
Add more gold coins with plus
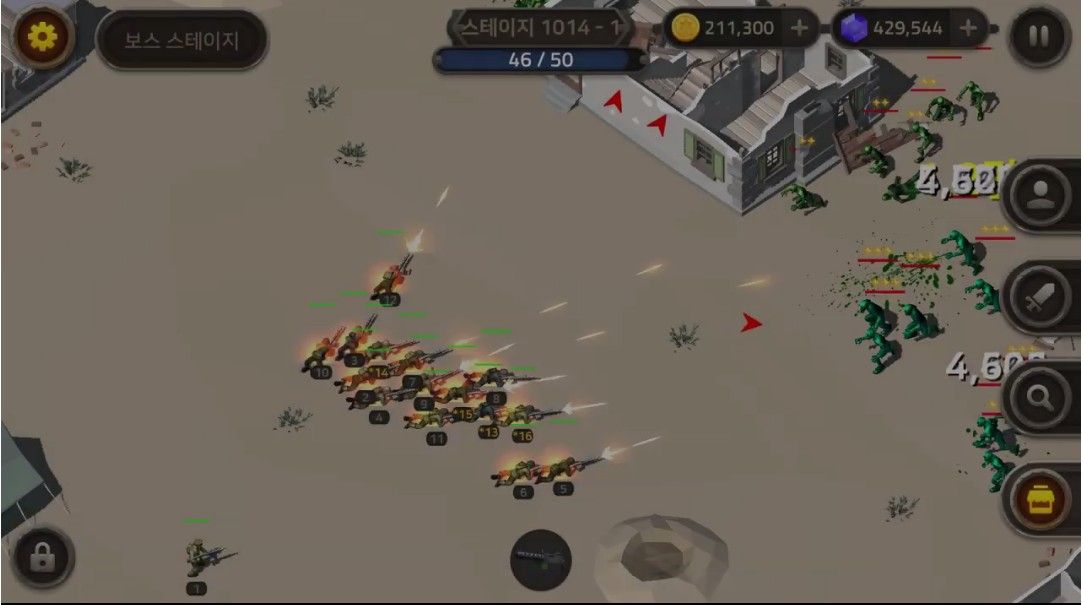799,28
